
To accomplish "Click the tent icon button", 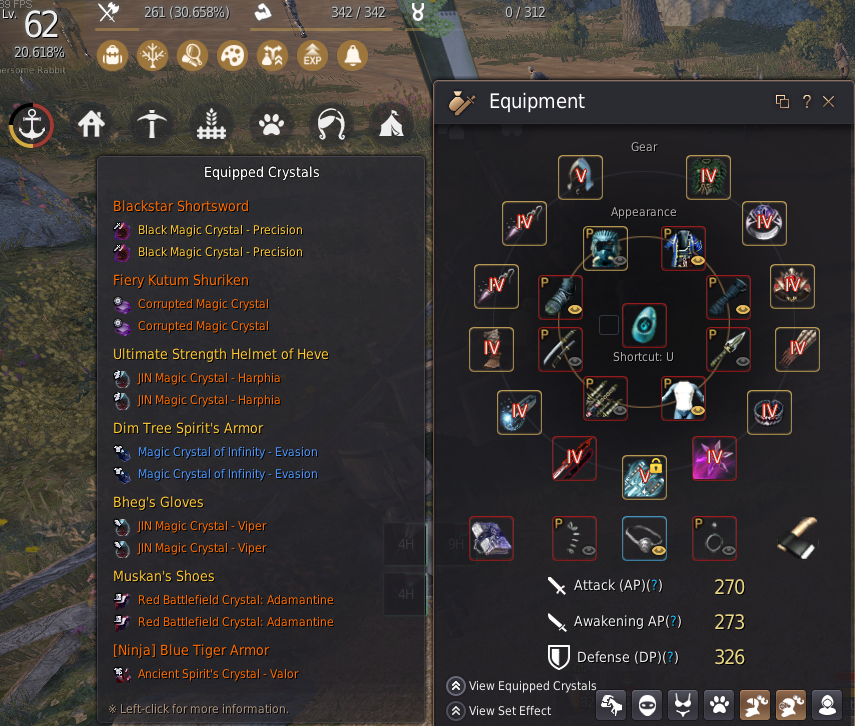I will pyautogui.click(x=391, y=125).
